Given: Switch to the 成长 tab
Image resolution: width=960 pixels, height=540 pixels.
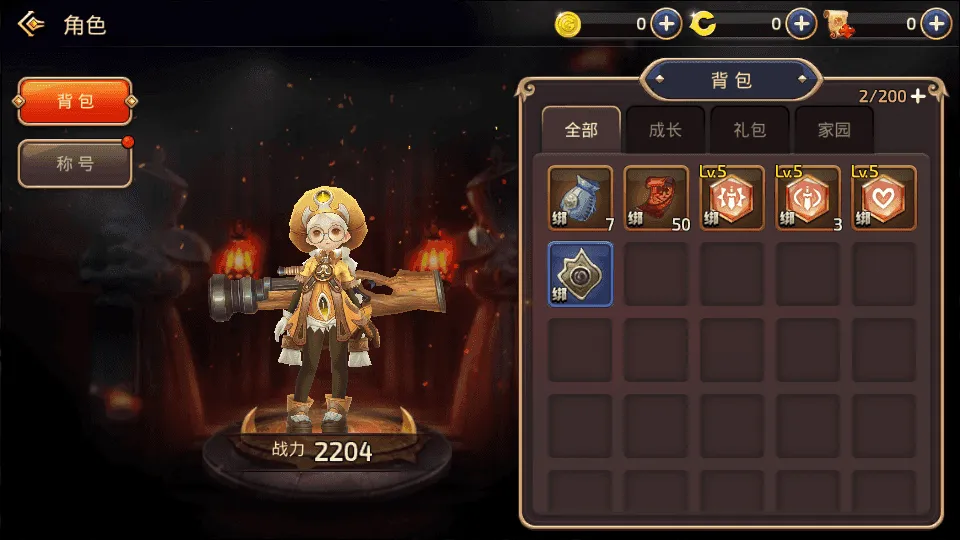Looking at the screenshot, I should pos(665,130).
